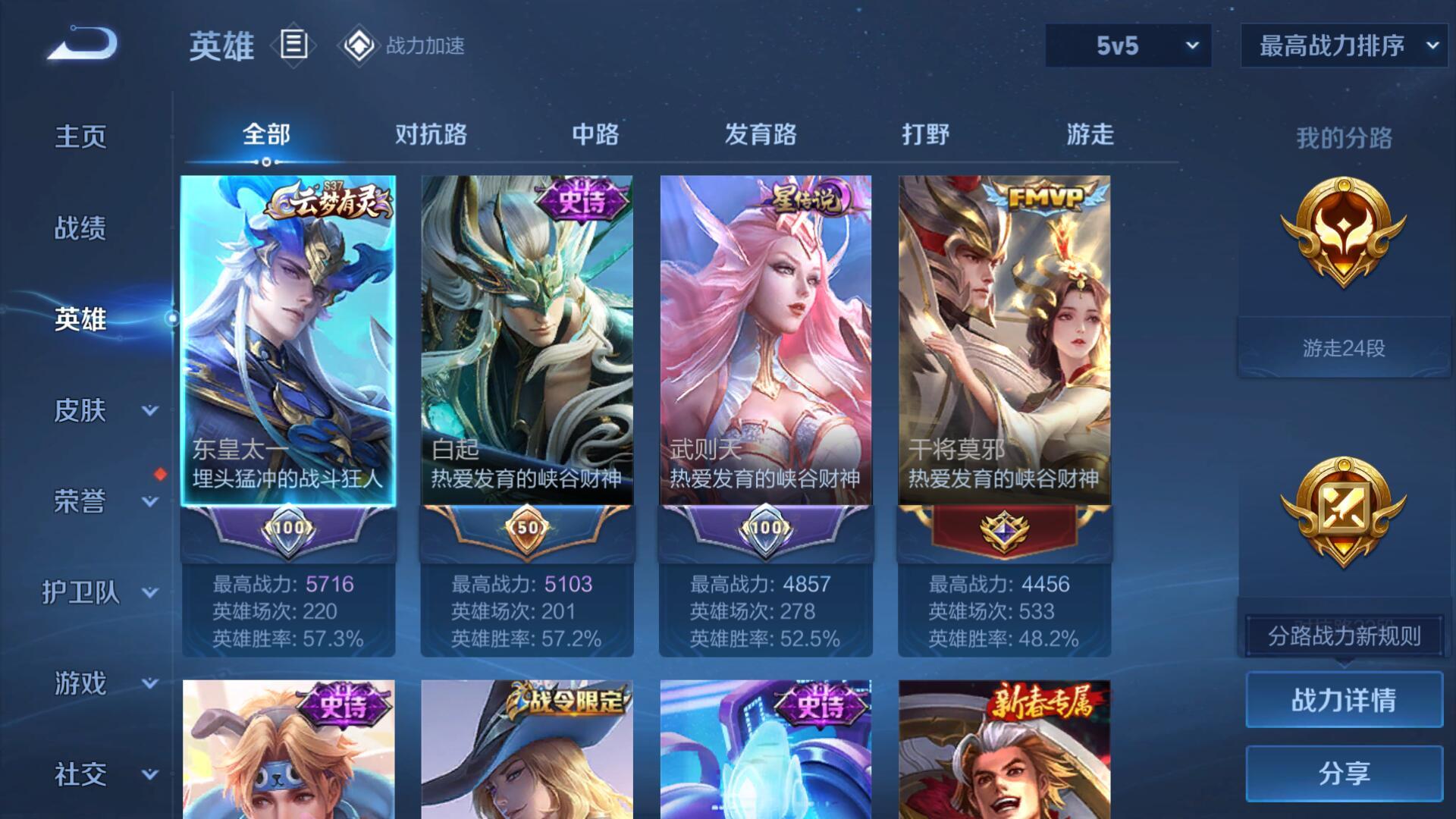This screenshot has height=819, width=1456.
Task: Open the 5v5 mode dropdown
Action: (1128, 45)
